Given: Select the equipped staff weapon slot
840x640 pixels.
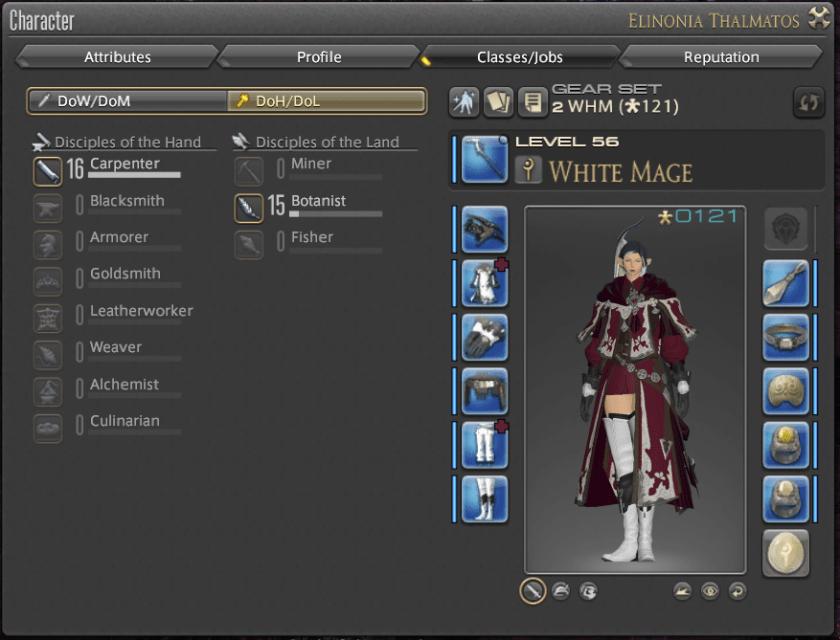Looking at the screenshot, I should pos(484,160).
